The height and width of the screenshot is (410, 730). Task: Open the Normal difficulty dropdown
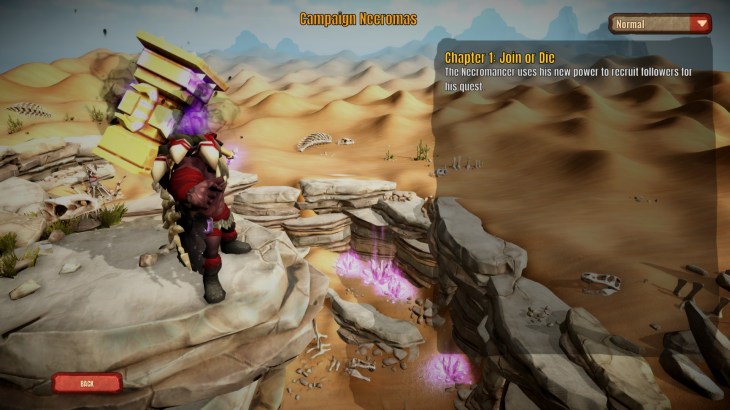[x=660, y=23]
